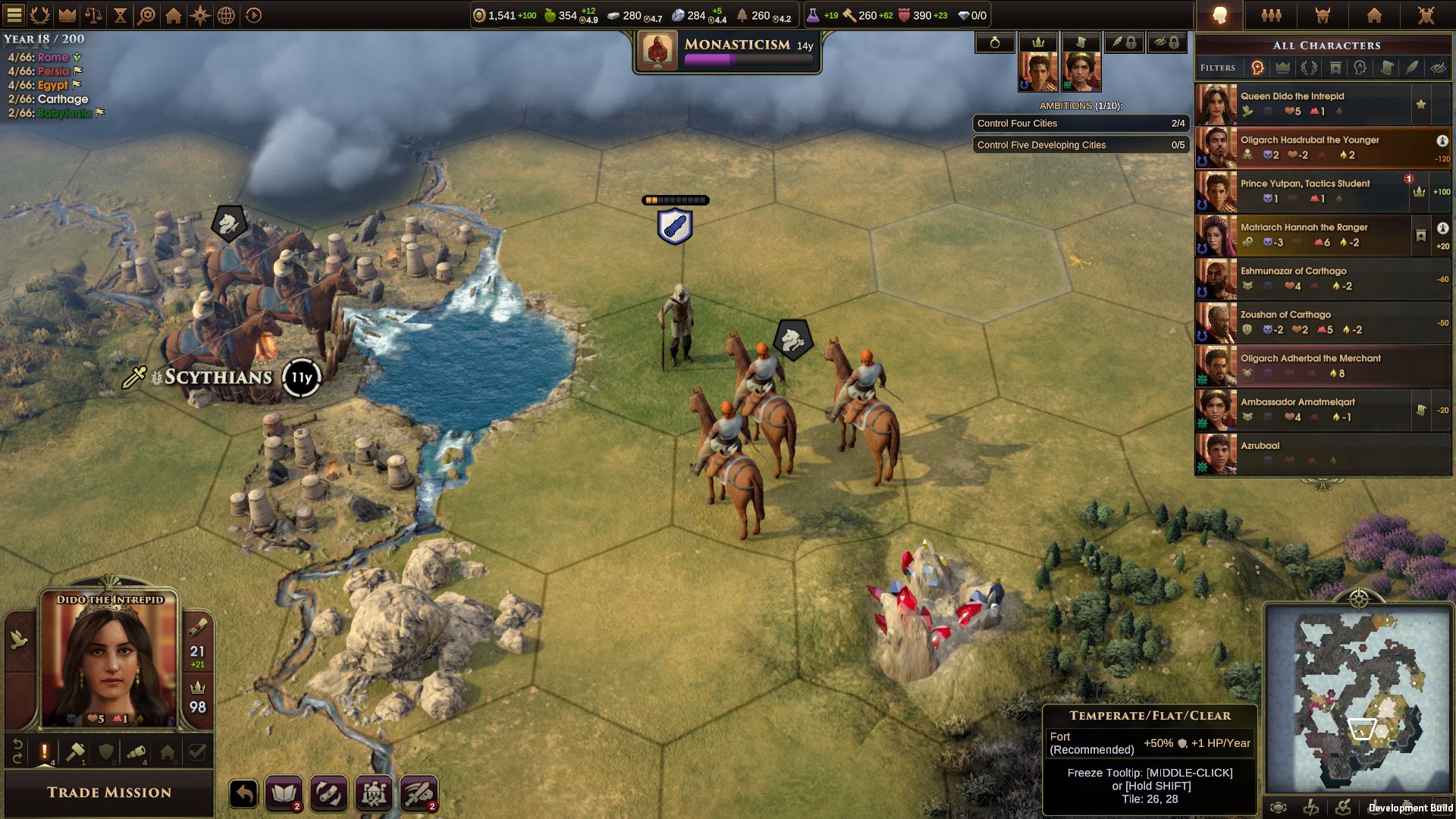Expand the Control Four Cities ambition

pos(1081,124)
